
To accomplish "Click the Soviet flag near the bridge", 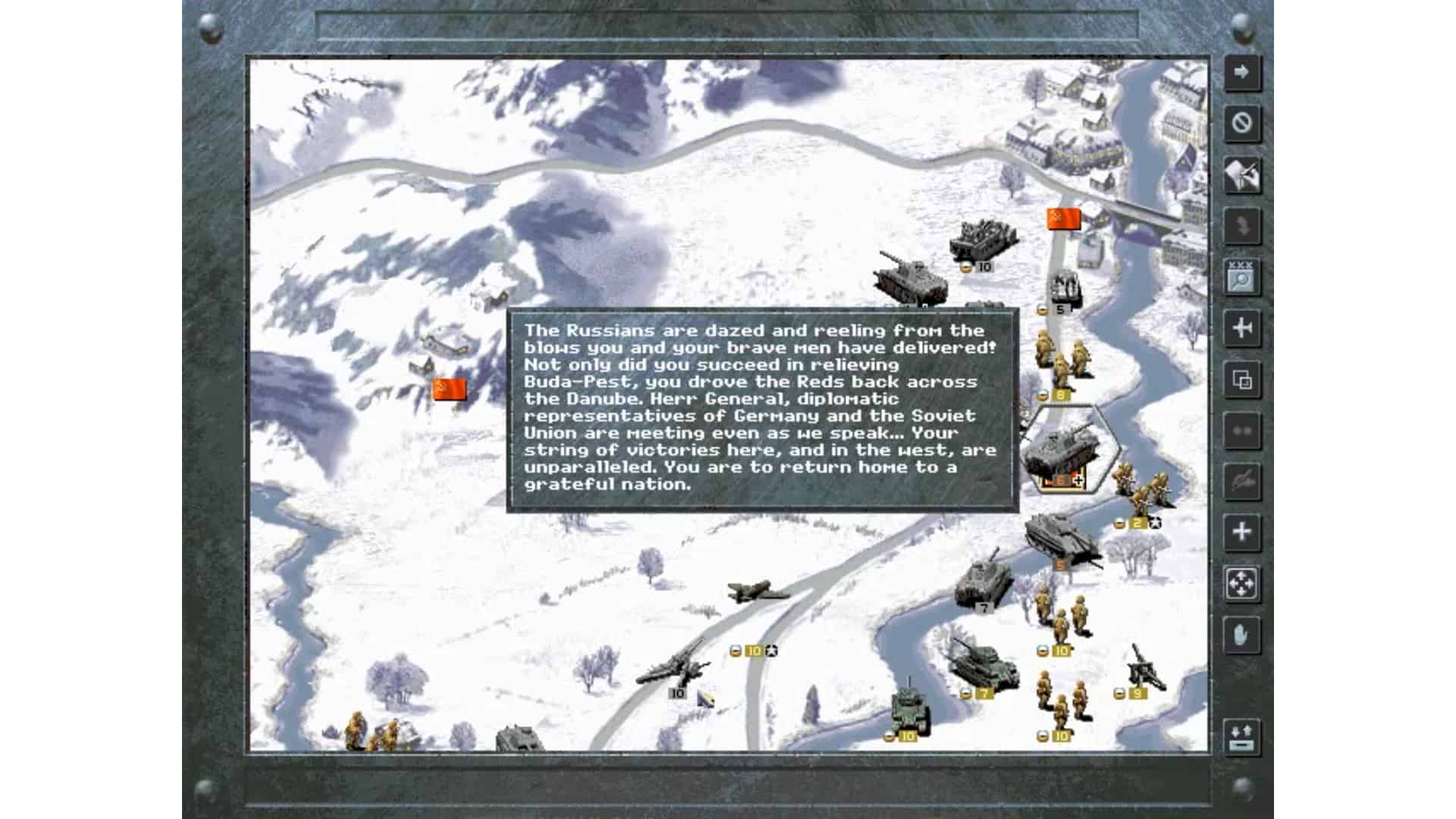I will click(1062, 218).
